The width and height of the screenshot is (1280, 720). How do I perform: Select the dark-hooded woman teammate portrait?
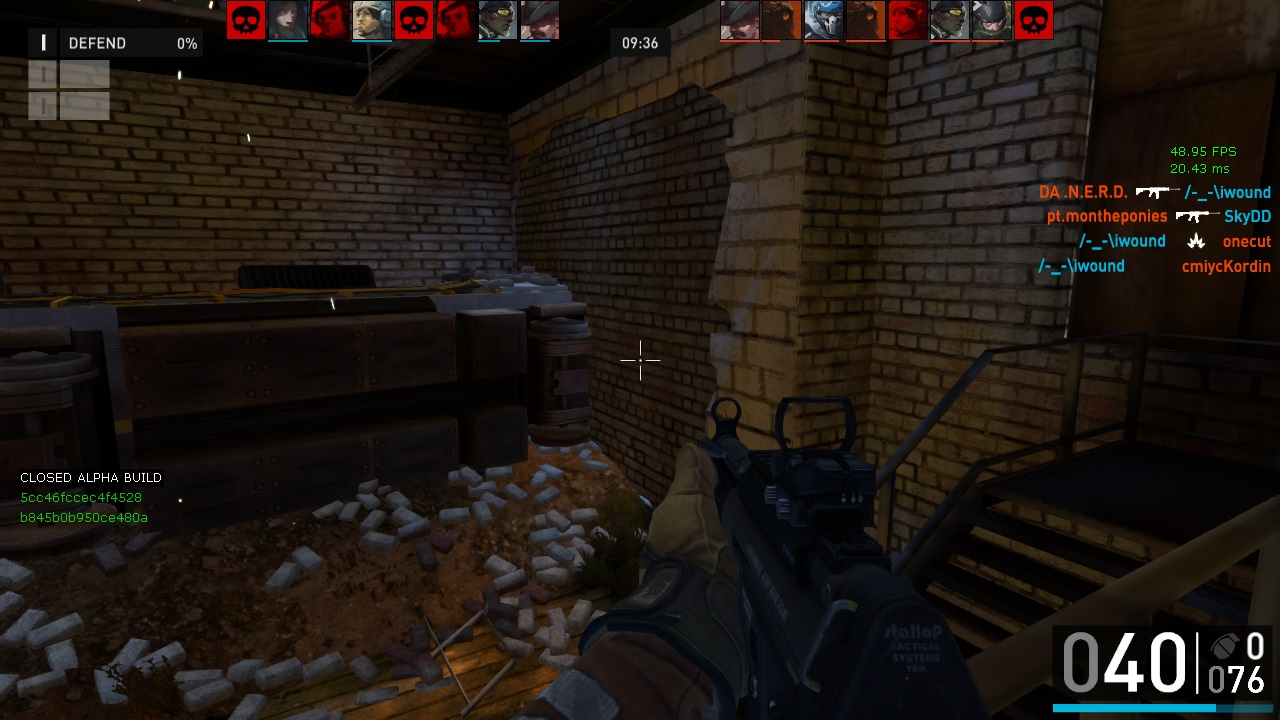coord(288,20)
